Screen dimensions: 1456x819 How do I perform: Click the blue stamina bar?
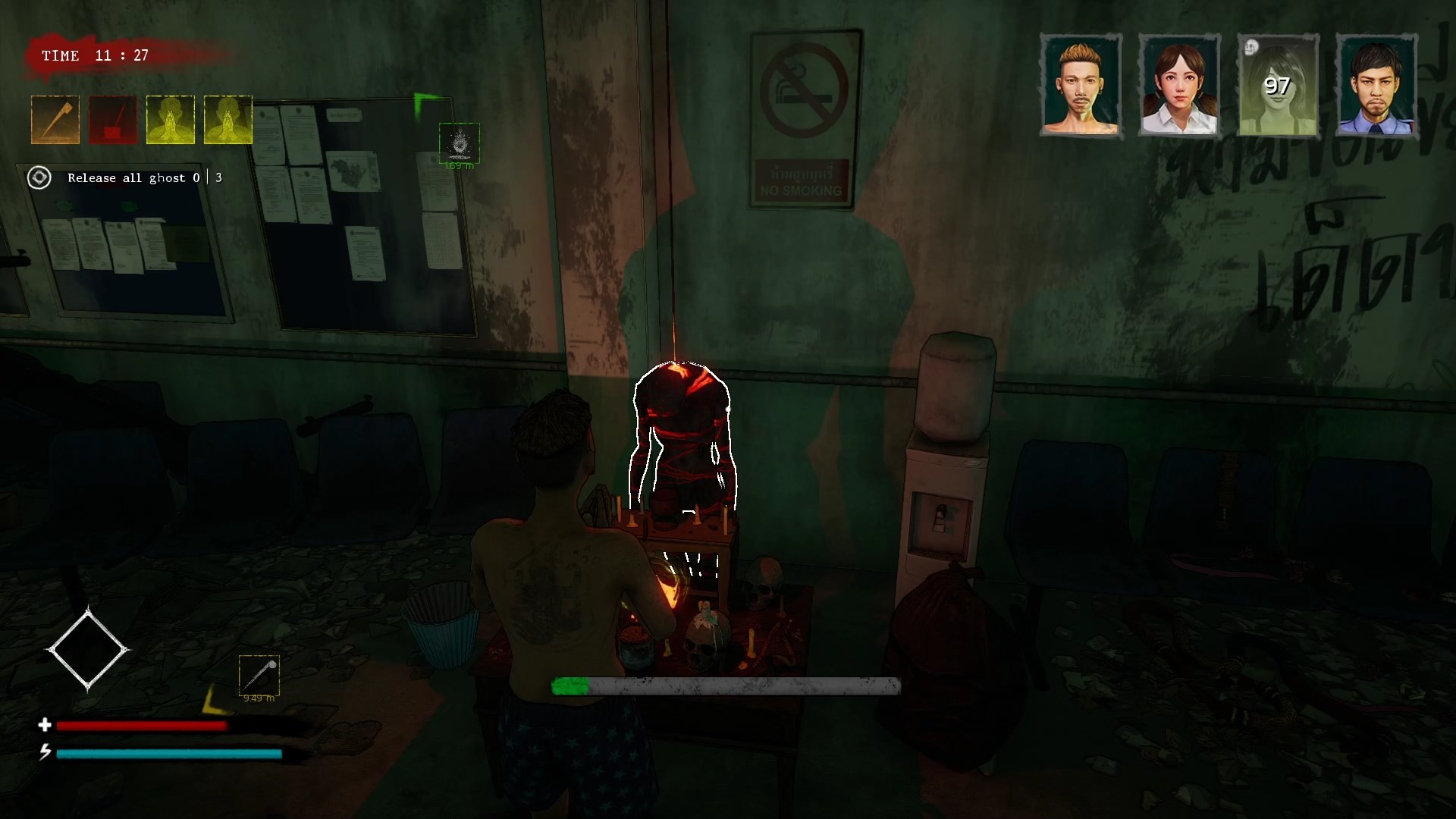(168, 755)
